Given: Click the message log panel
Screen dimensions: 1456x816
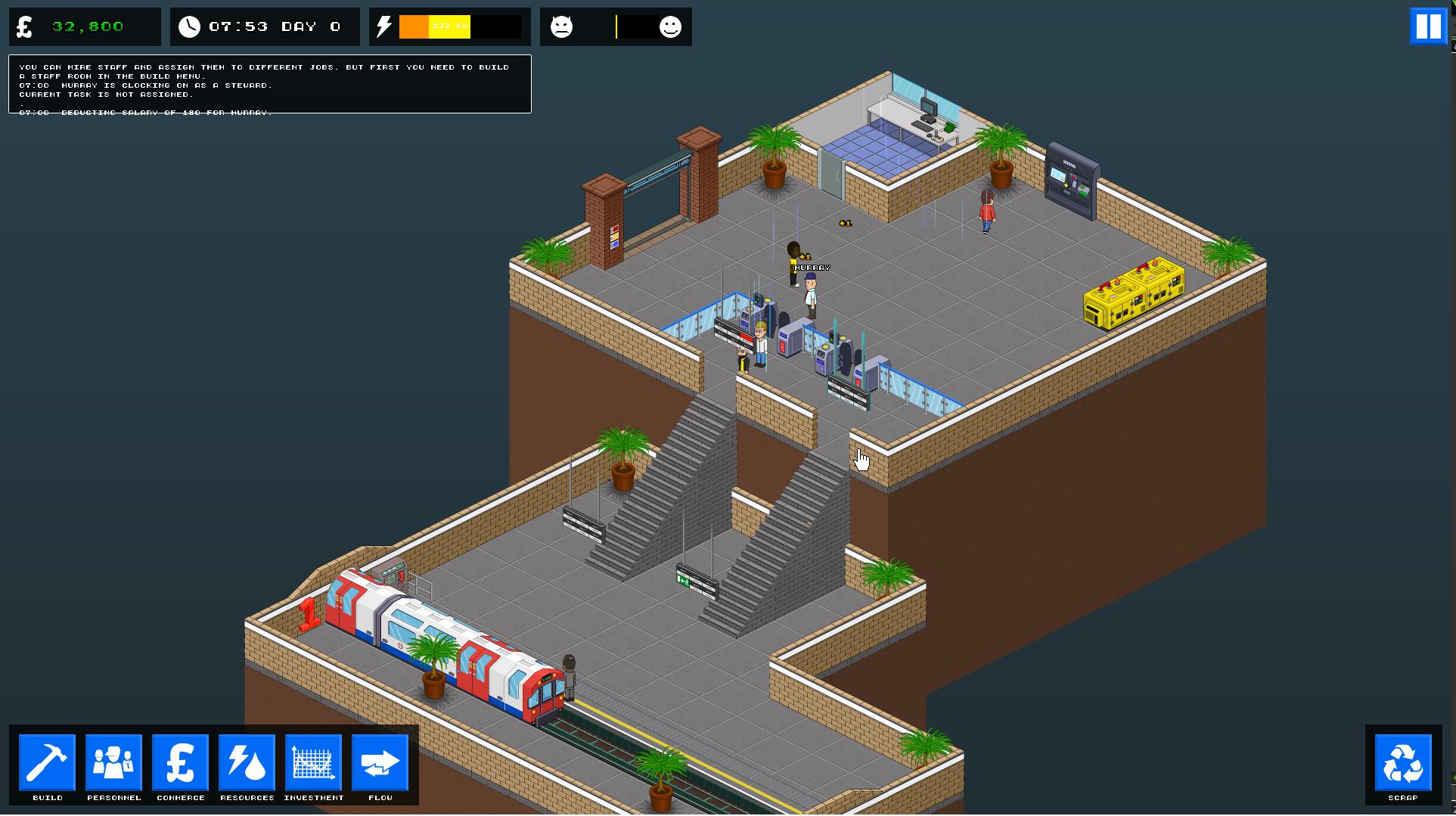Looking at the screenshot, I should [x=269, y=84].
